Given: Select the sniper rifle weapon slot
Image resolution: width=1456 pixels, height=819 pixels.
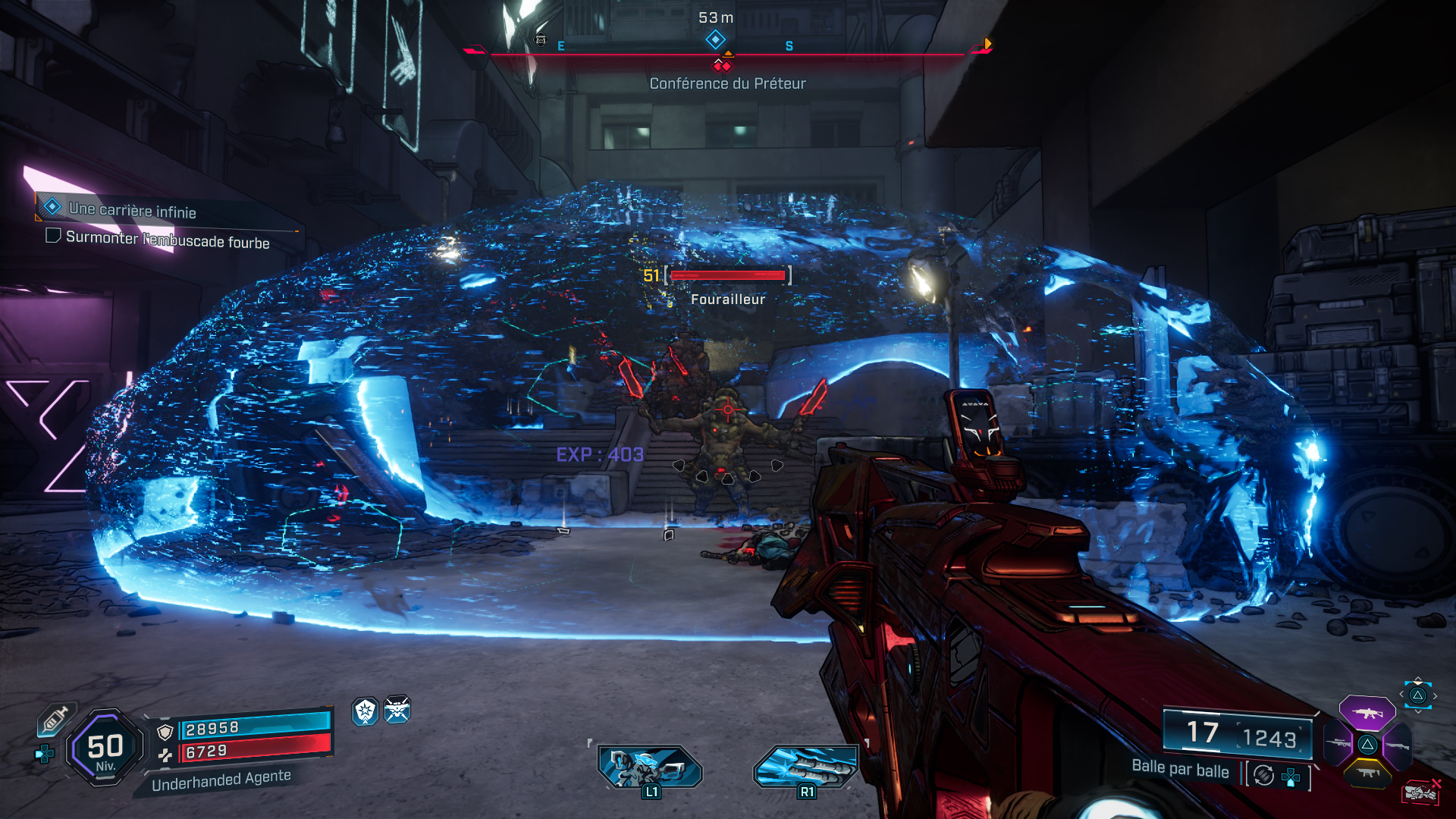Looking at the screenshot, I should pos(1338,745).
